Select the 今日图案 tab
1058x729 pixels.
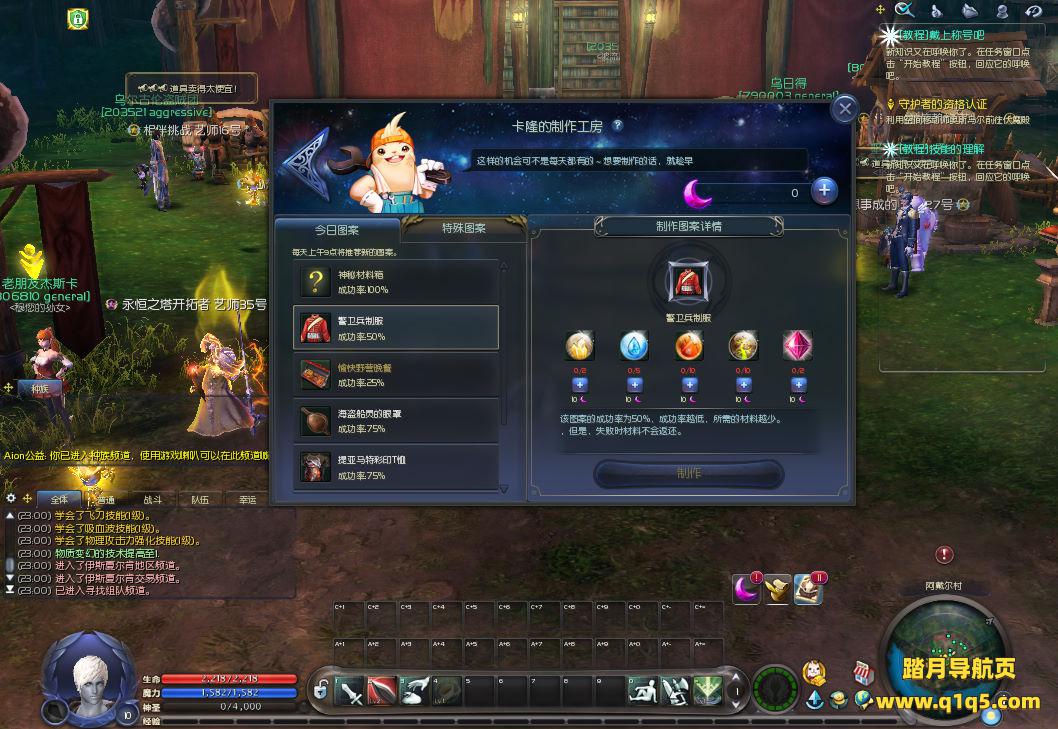pyautogui.click(x=337, y=229)
